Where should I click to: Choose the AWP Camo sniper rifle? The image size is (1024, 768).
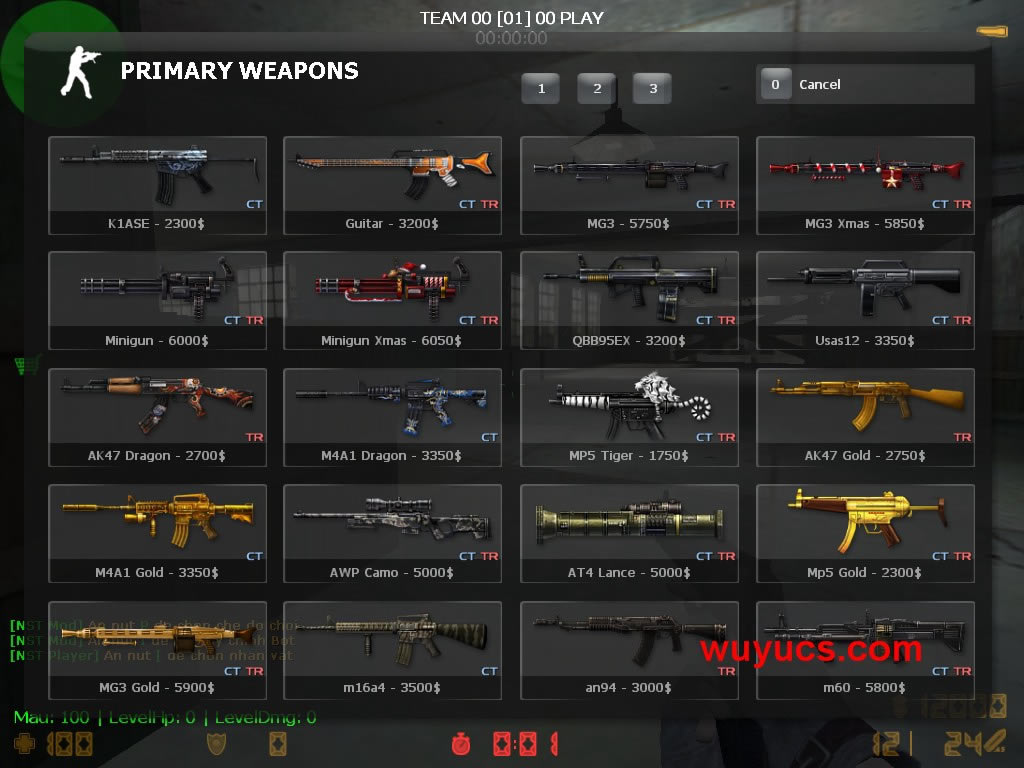(393, 533)
